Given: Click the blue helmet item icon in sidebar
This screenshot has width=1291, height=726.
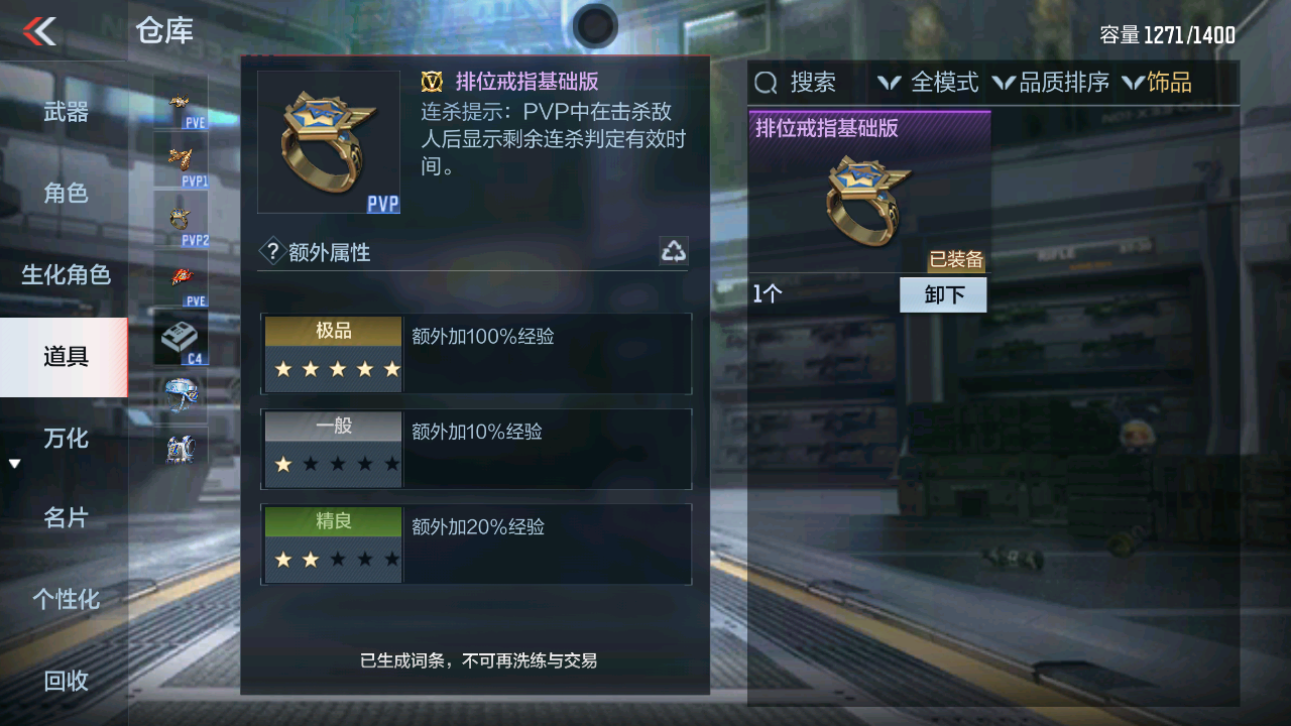Looking at the screenshot, I should [x=180, y=393].
